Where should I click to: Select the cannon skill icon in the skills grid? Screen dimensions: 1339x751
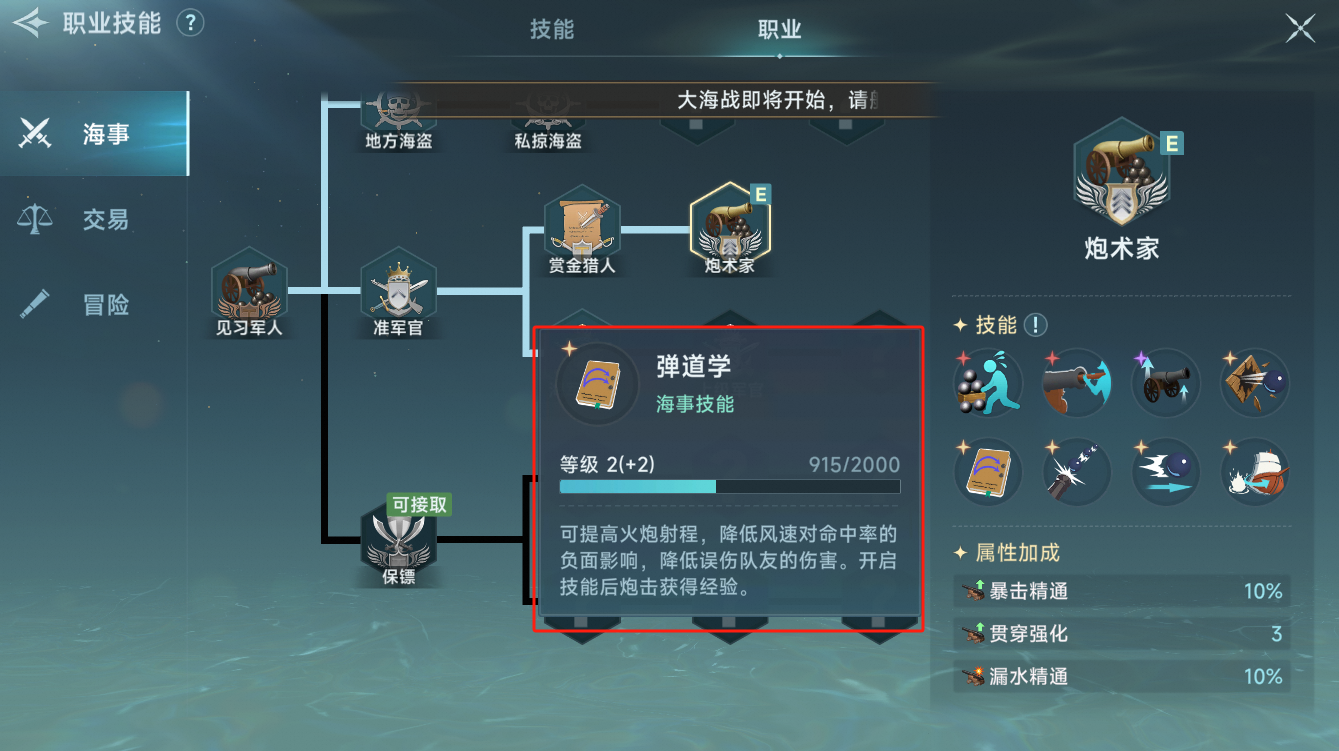click(x=1164, y=382)
